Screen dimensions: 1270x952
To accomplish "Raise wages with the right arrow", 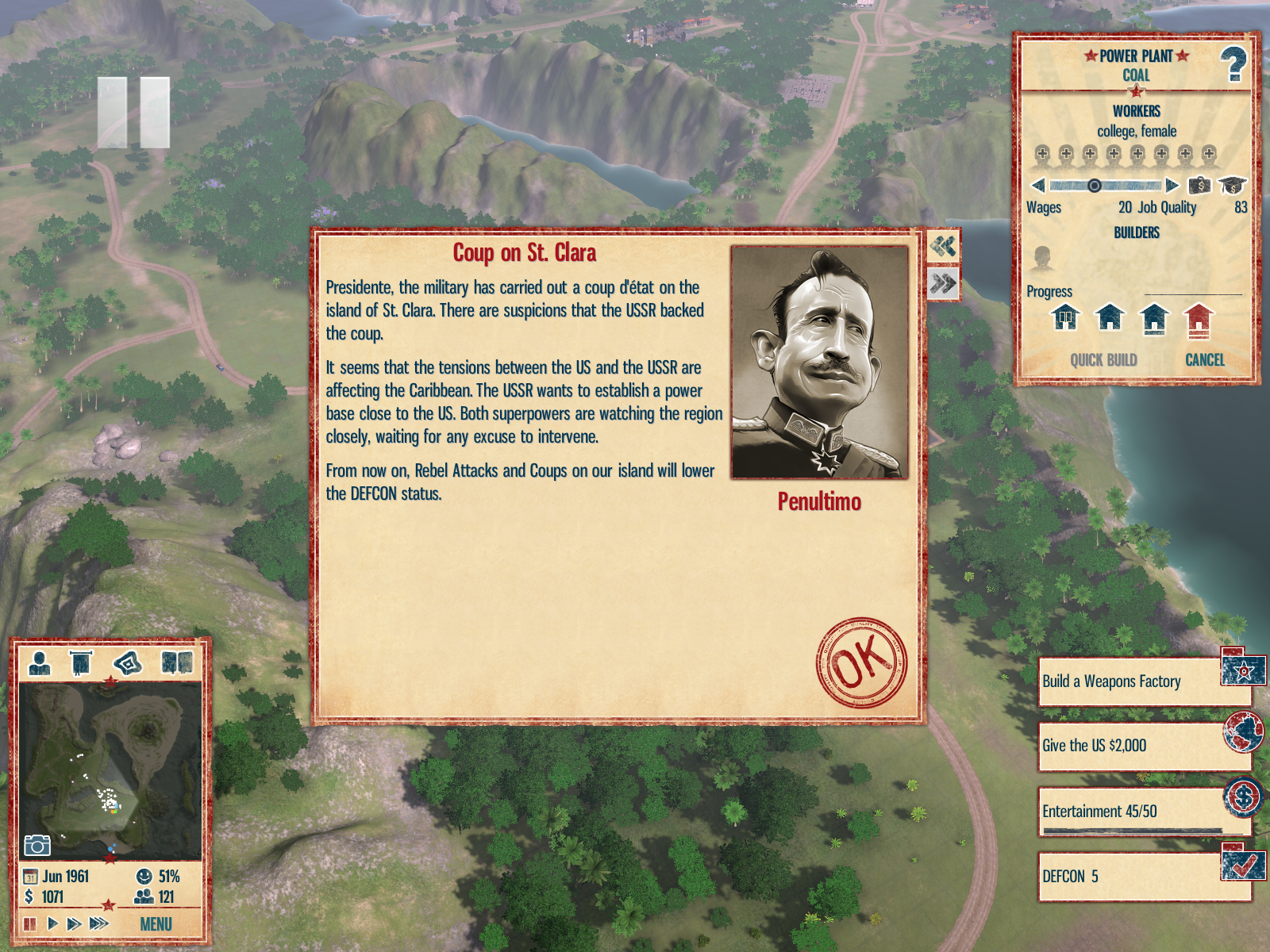I will pyautogui.click(x=1172, y=186).
